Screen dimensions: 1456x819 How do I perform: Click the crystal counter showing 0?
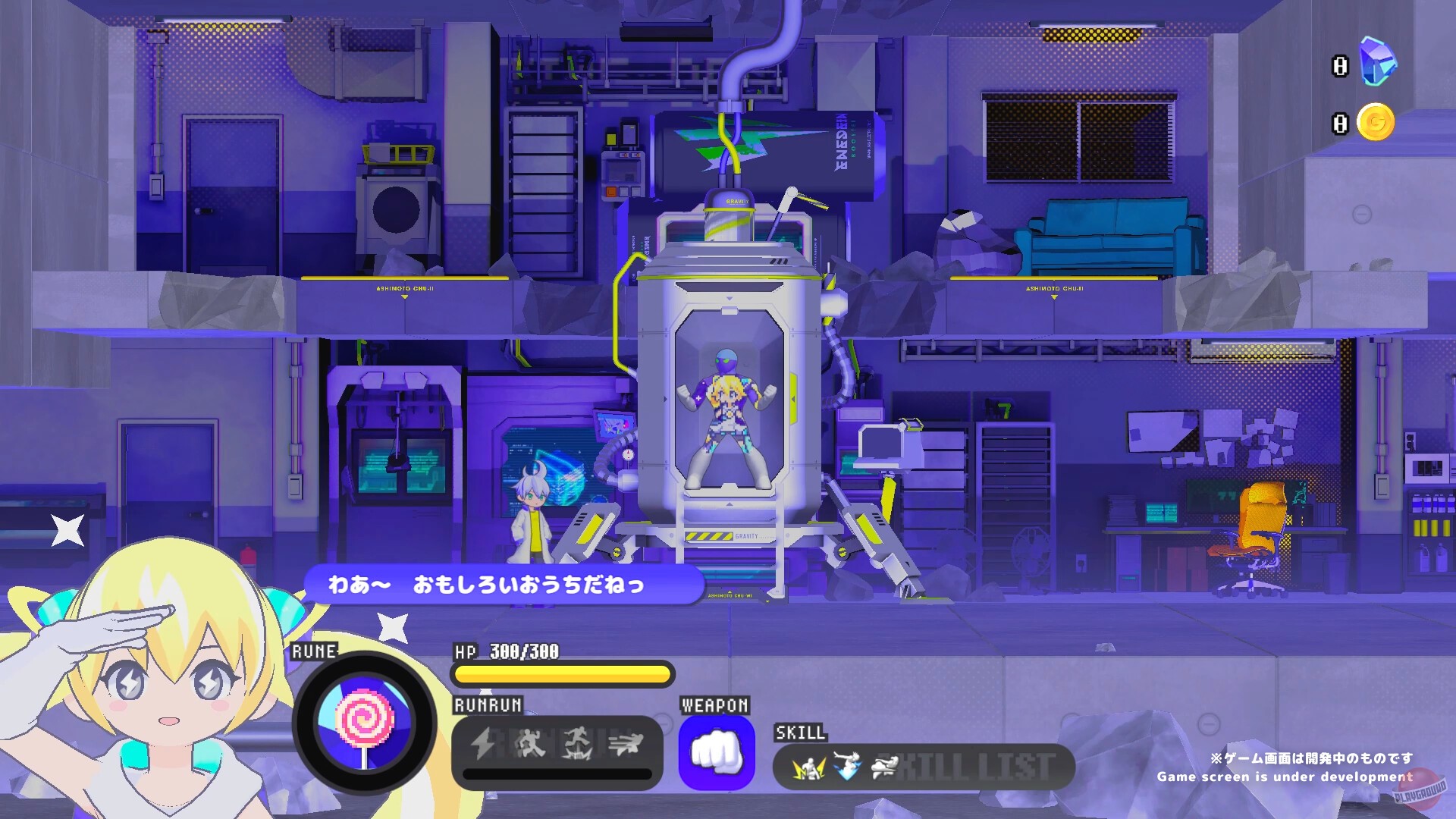click(x=1338, y=67)
